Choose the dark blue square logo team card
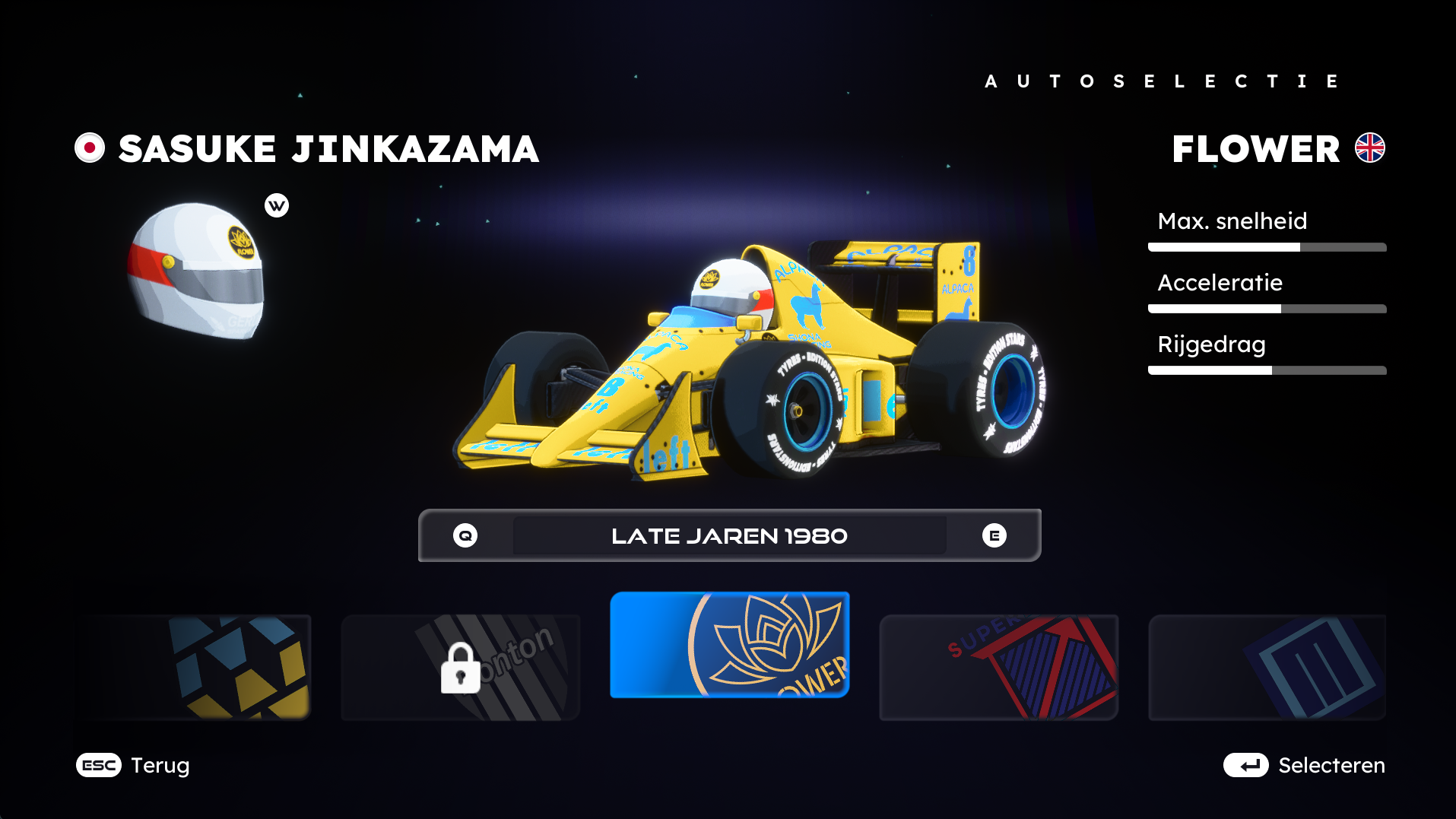The width and height of the screenshot is (1456, 819). (1267, 667)
